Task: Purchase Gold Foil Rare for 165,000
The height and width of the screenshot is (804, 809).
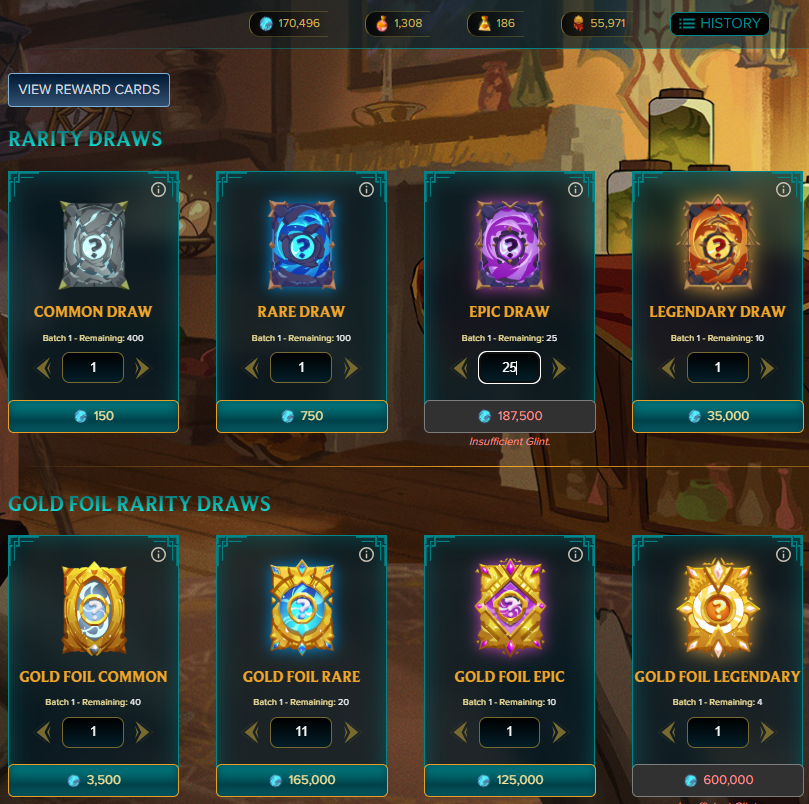Action: [x=301, y=780]
